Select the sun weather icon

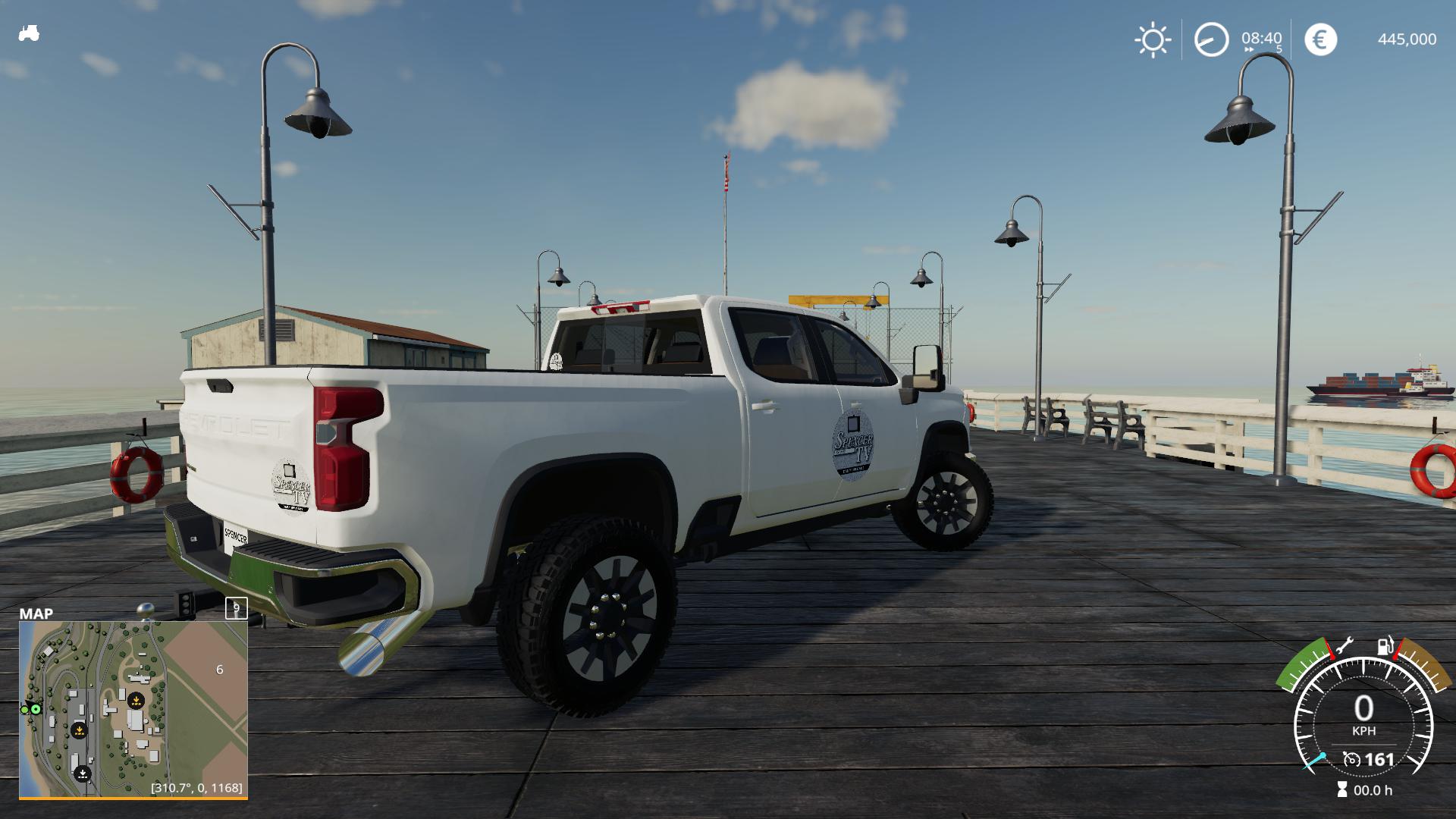[1153, 39]
